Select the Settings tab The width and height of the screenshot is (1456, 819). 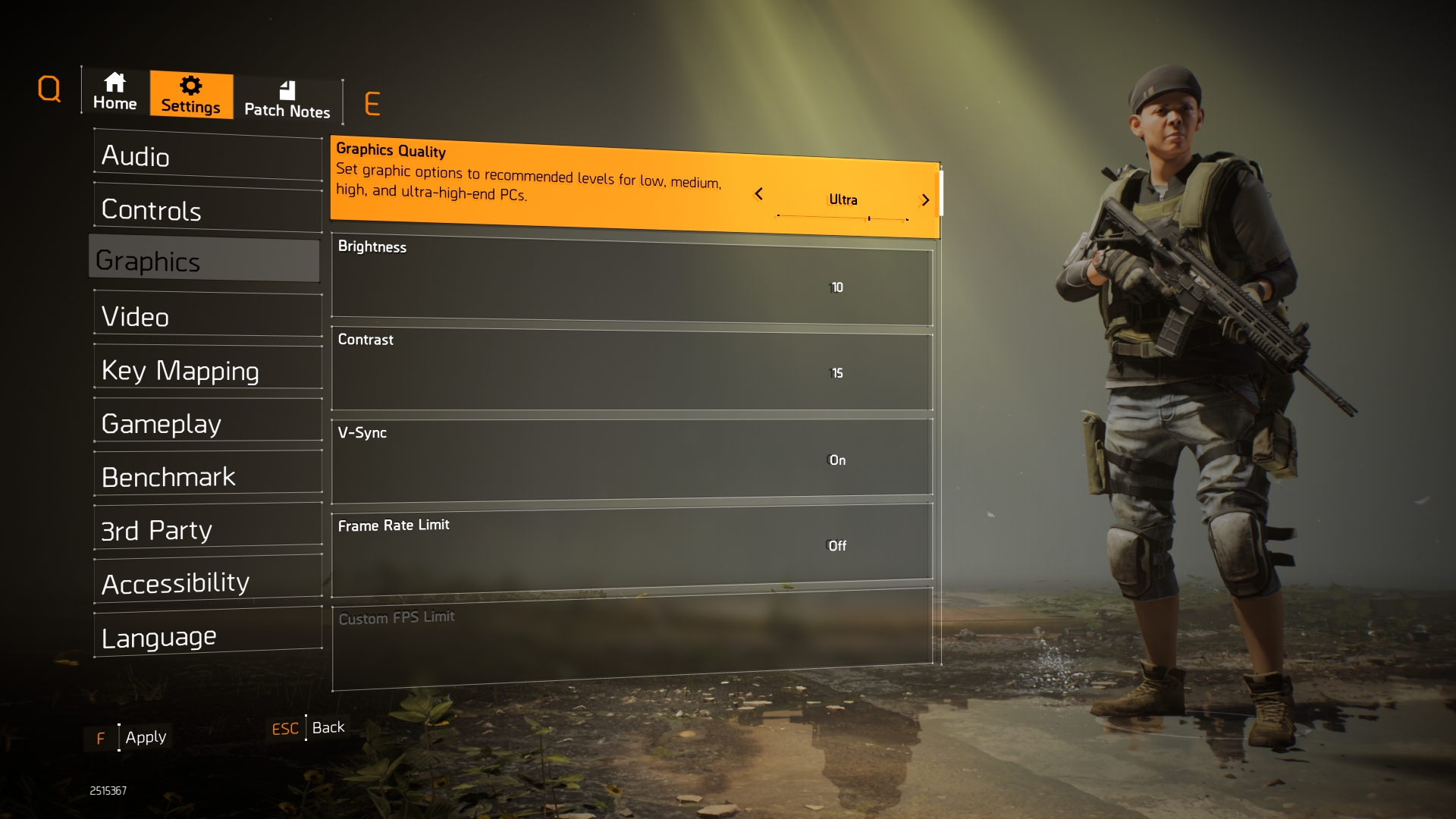(x=190, y=96)
